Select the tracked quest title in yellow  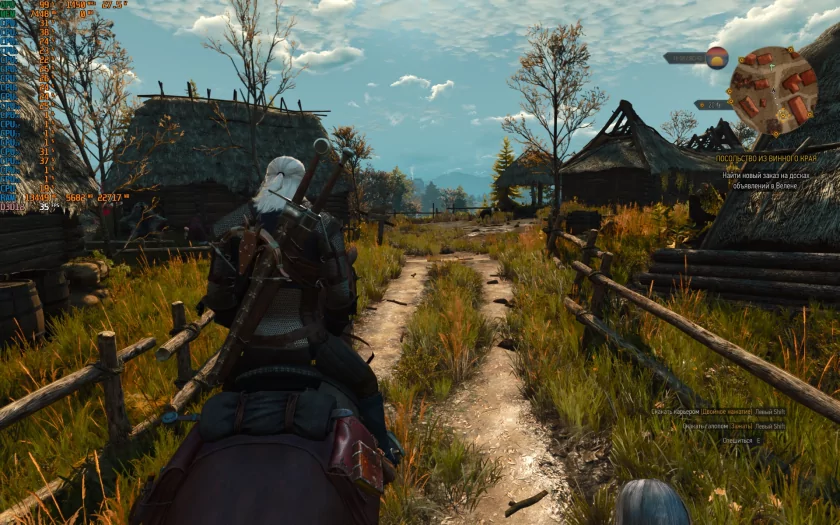(x=766, y=158)
